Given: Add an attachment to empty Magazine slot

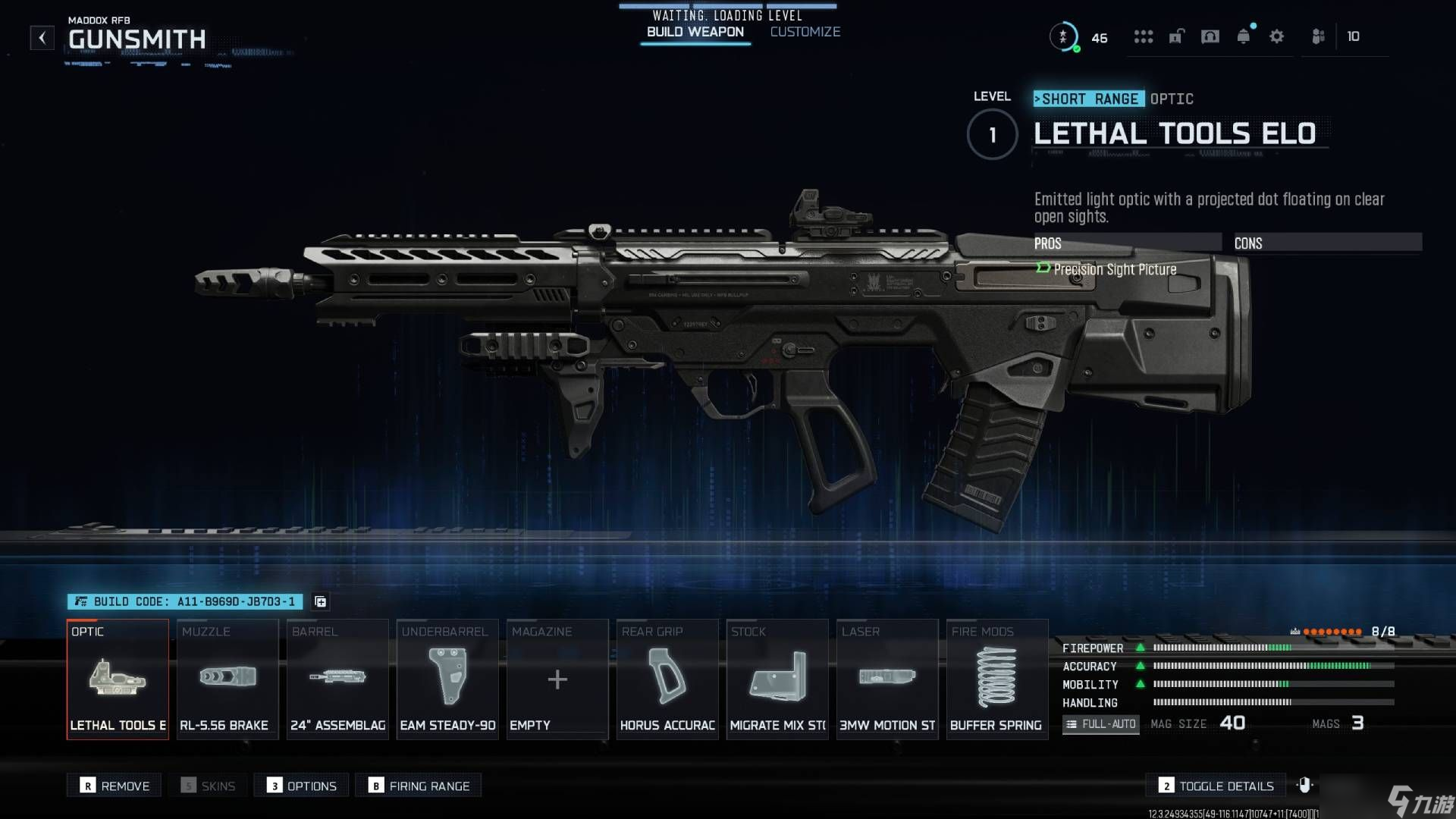Looking at the screenshot, I should [557, 679].
